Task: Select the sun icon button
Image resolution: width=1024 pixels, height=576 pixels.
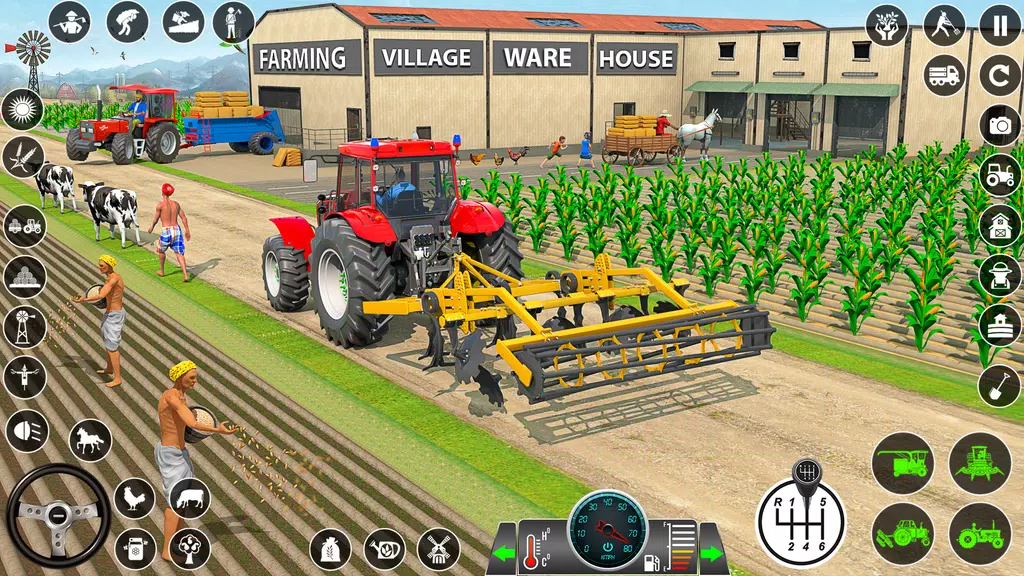Action: [x=22, y=109]
